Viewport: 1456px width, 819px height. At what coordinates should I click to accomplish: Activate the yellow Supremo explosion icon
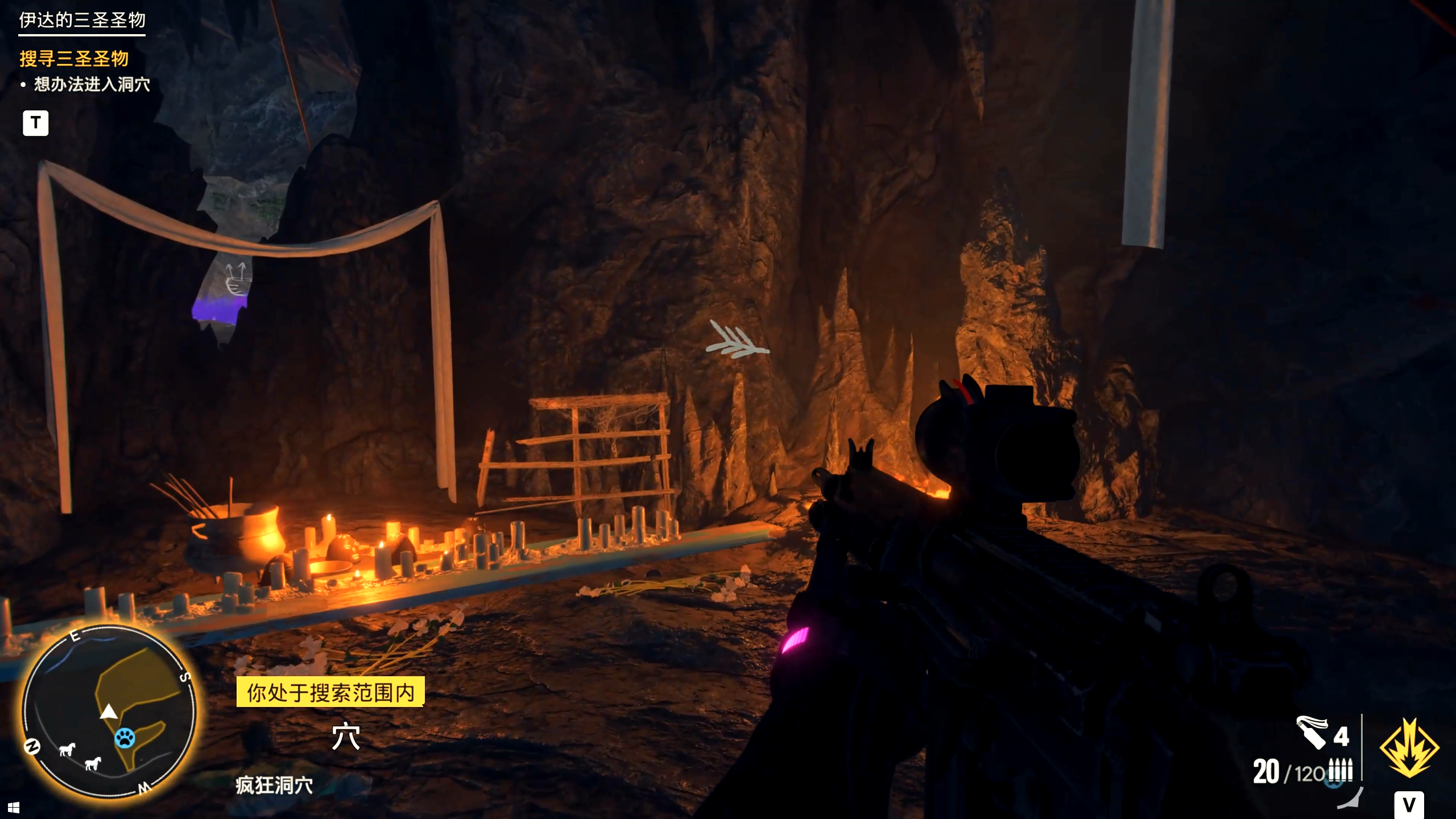click(x=1409, y=747)
